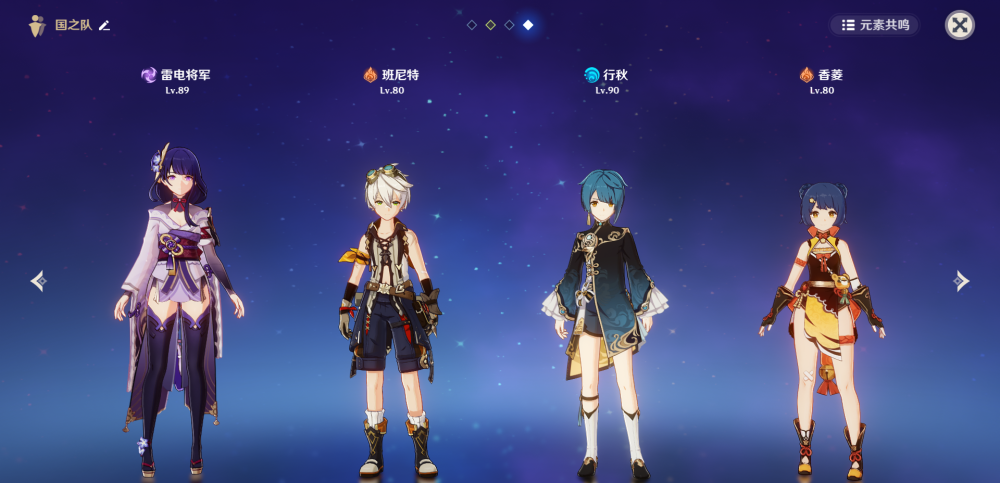Choose the 班尼特 party slot
Image resolution: width=1000 pixels, height=483 pixels.
point(391,310)
